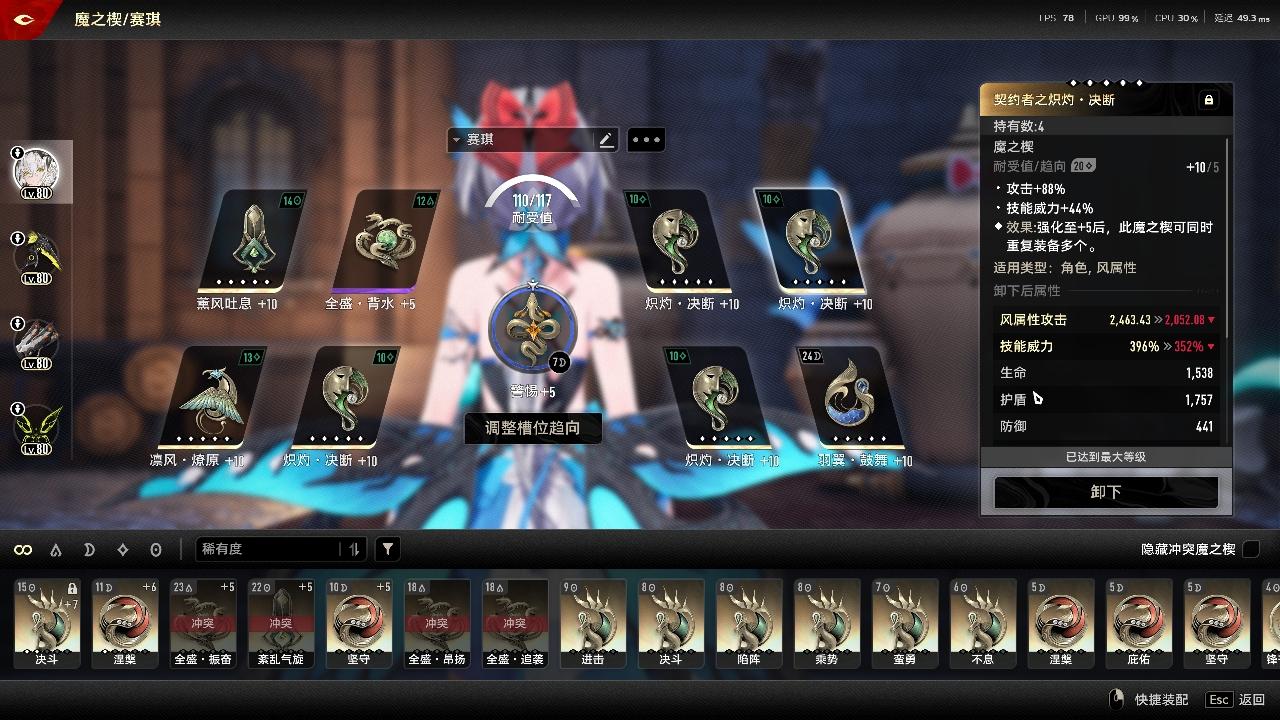Show all wedges with the infinity tab
1280x720 pixels.
22,549
